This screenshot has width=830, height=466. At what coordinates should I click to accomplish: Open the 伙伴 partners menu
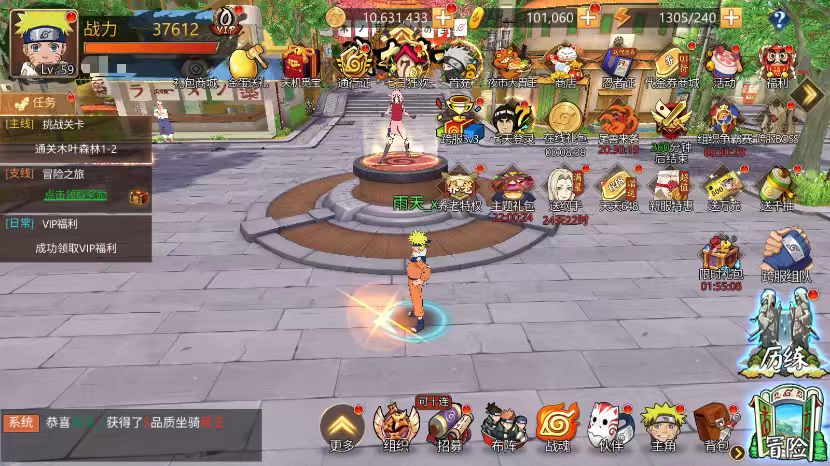[x=610, y=428]
